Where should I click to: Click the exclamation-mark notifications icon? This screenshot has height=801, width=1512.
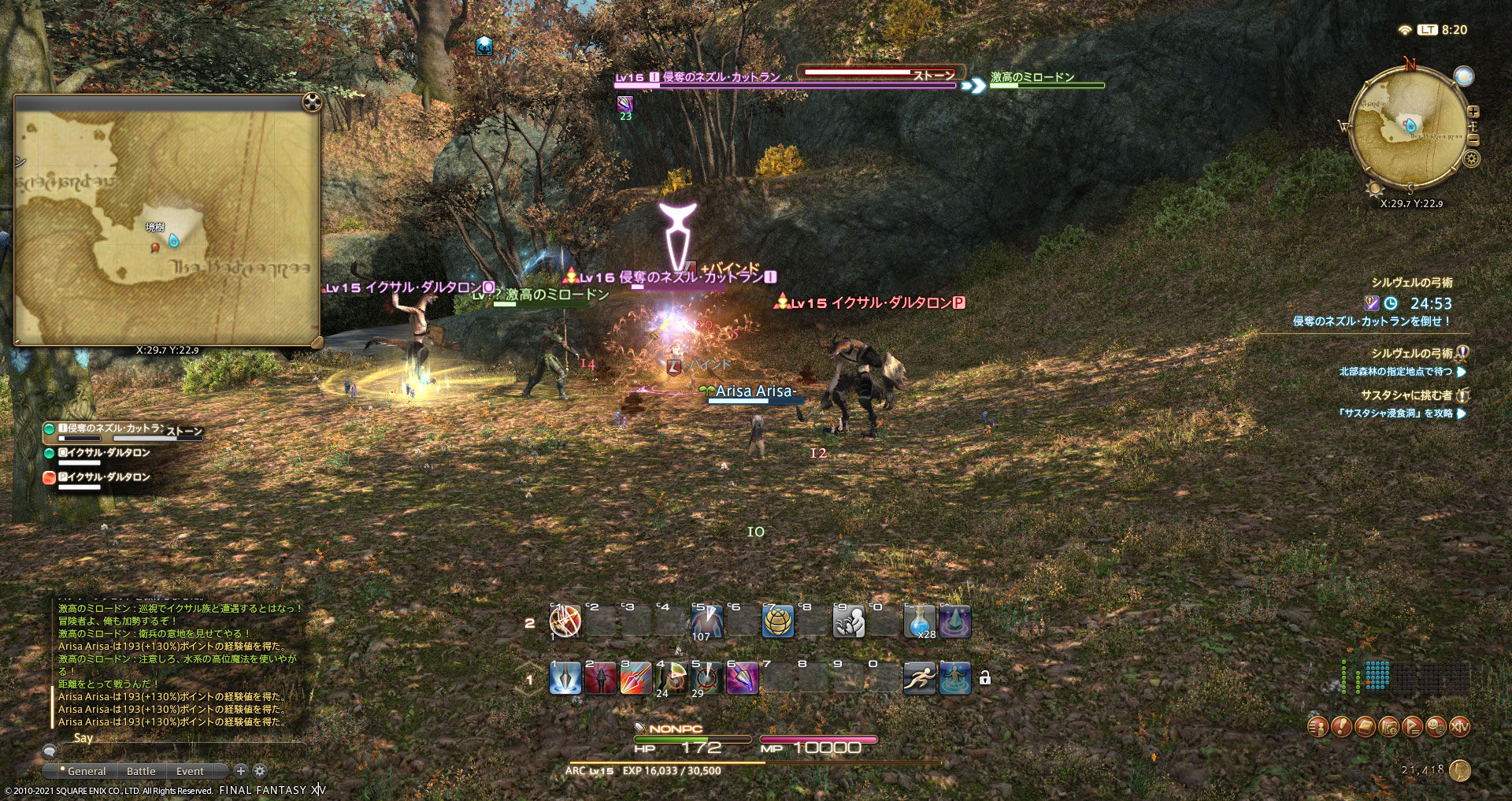click(1341, 726)
